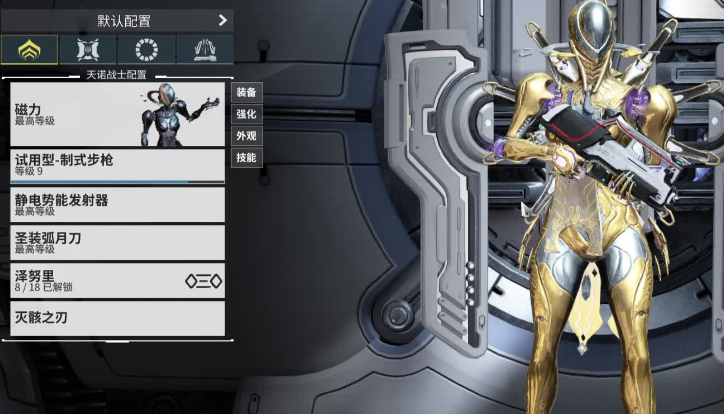Open the 泽努里 focus school slot
724x414 pixels.
pyautogui.click(x=117, y=280)
